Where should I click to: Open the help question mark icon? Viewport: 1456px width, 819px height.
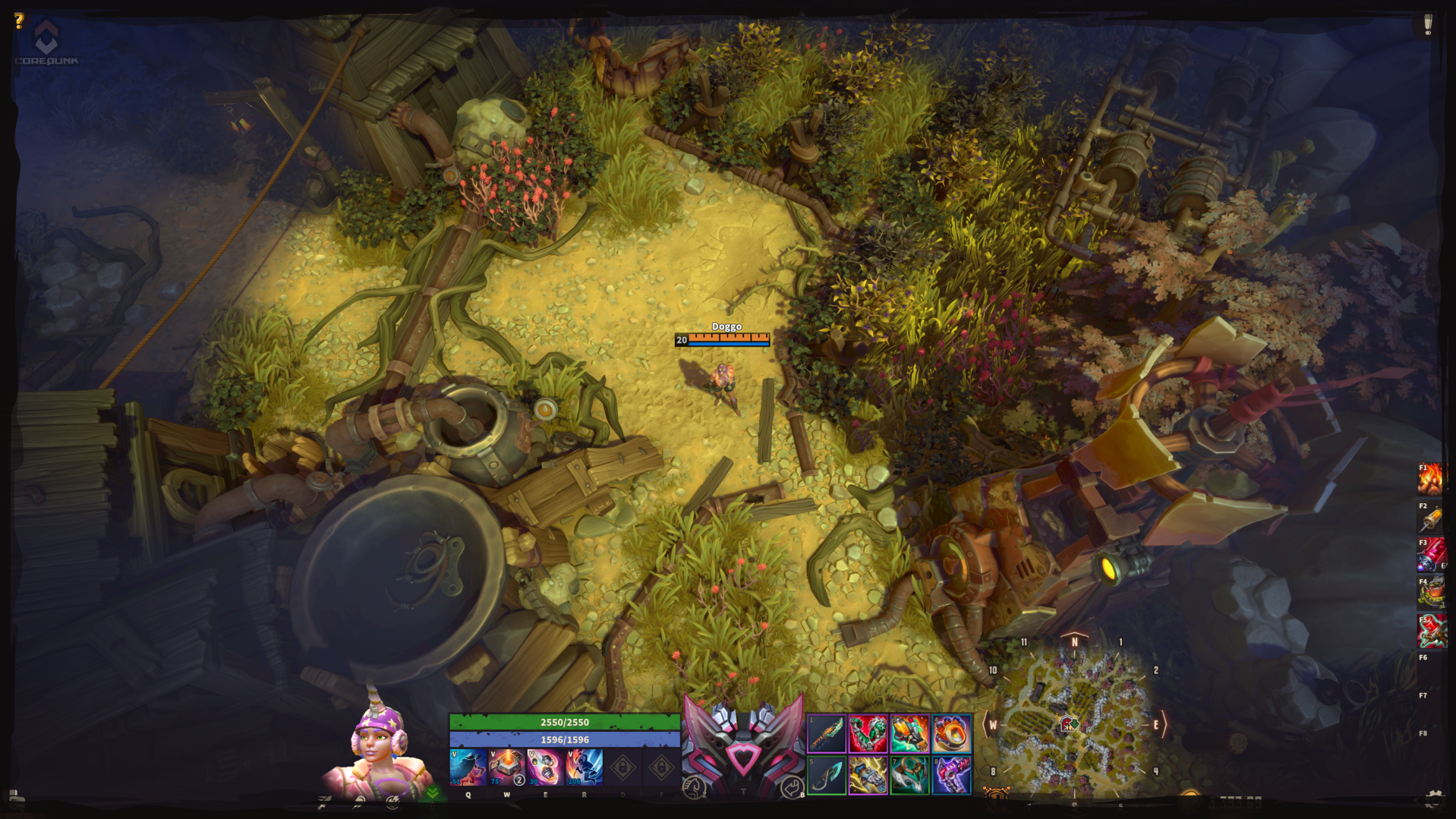(20, 20)
